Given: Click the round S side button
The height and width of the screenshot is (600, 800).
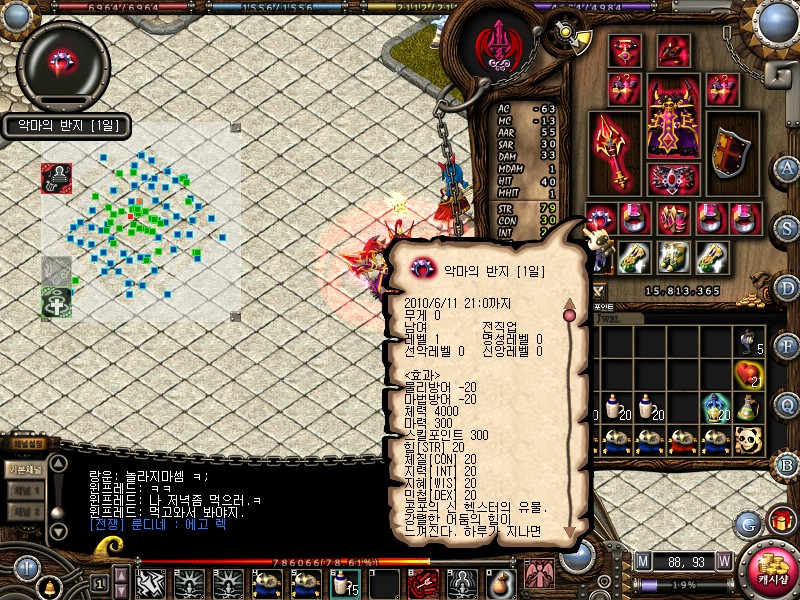Looking at the screenshot, I should [x=787, y=227].
